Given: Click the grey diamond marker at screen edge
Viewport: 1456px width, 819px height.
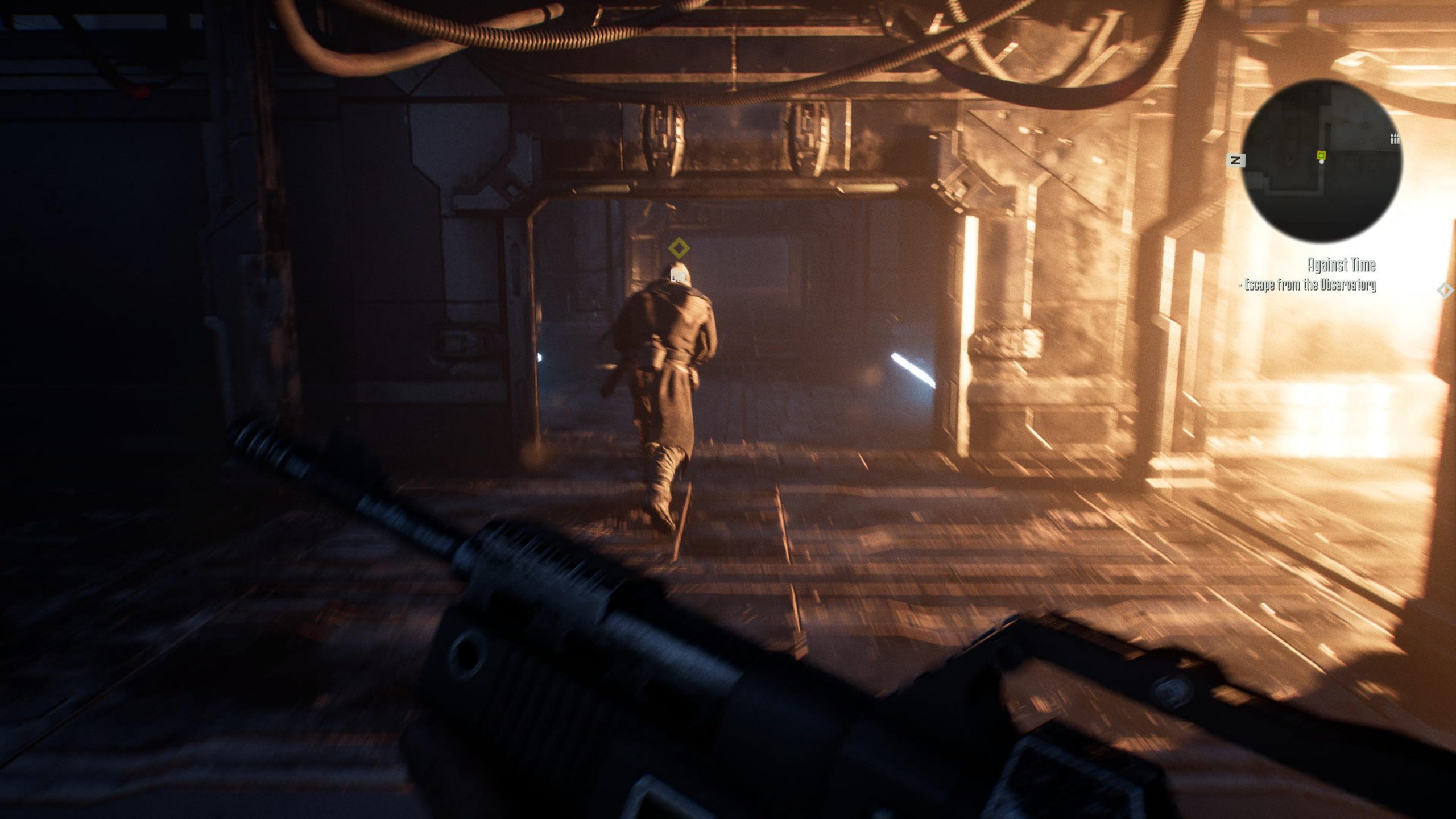Looking at the screenshot, I should click(x=1445, y=291).
